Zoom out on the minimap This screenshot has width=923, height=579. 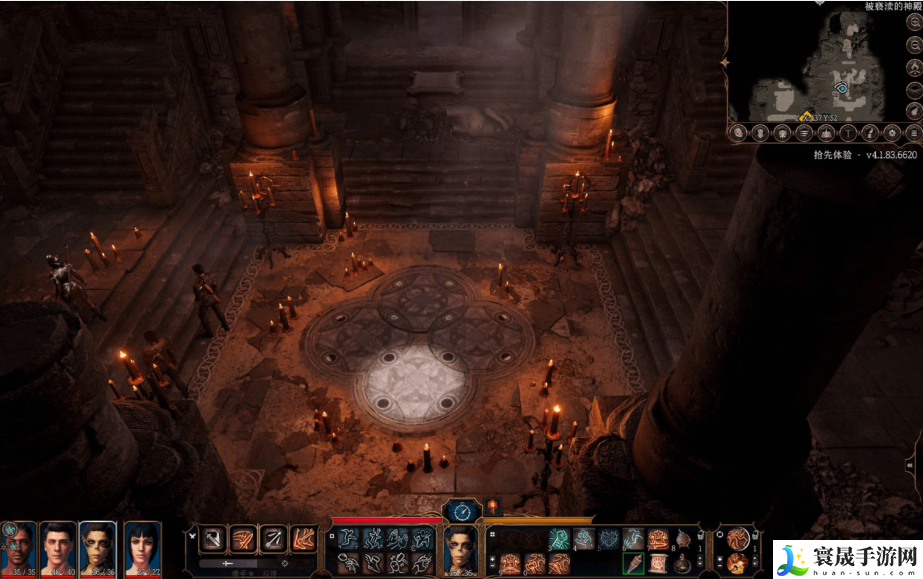click(x=914, y=43)
